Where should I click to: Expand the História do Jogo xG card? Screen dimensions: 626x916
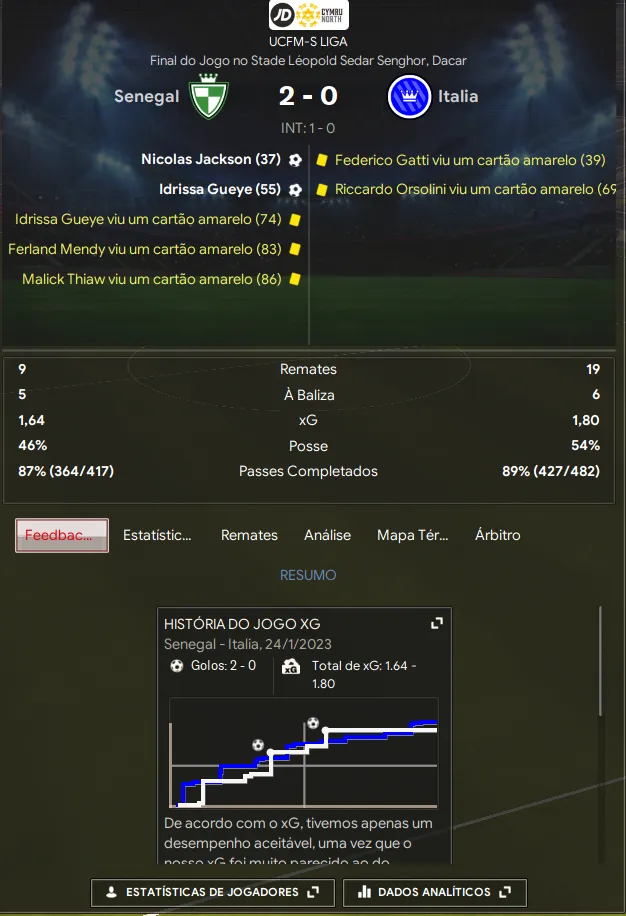436,623
